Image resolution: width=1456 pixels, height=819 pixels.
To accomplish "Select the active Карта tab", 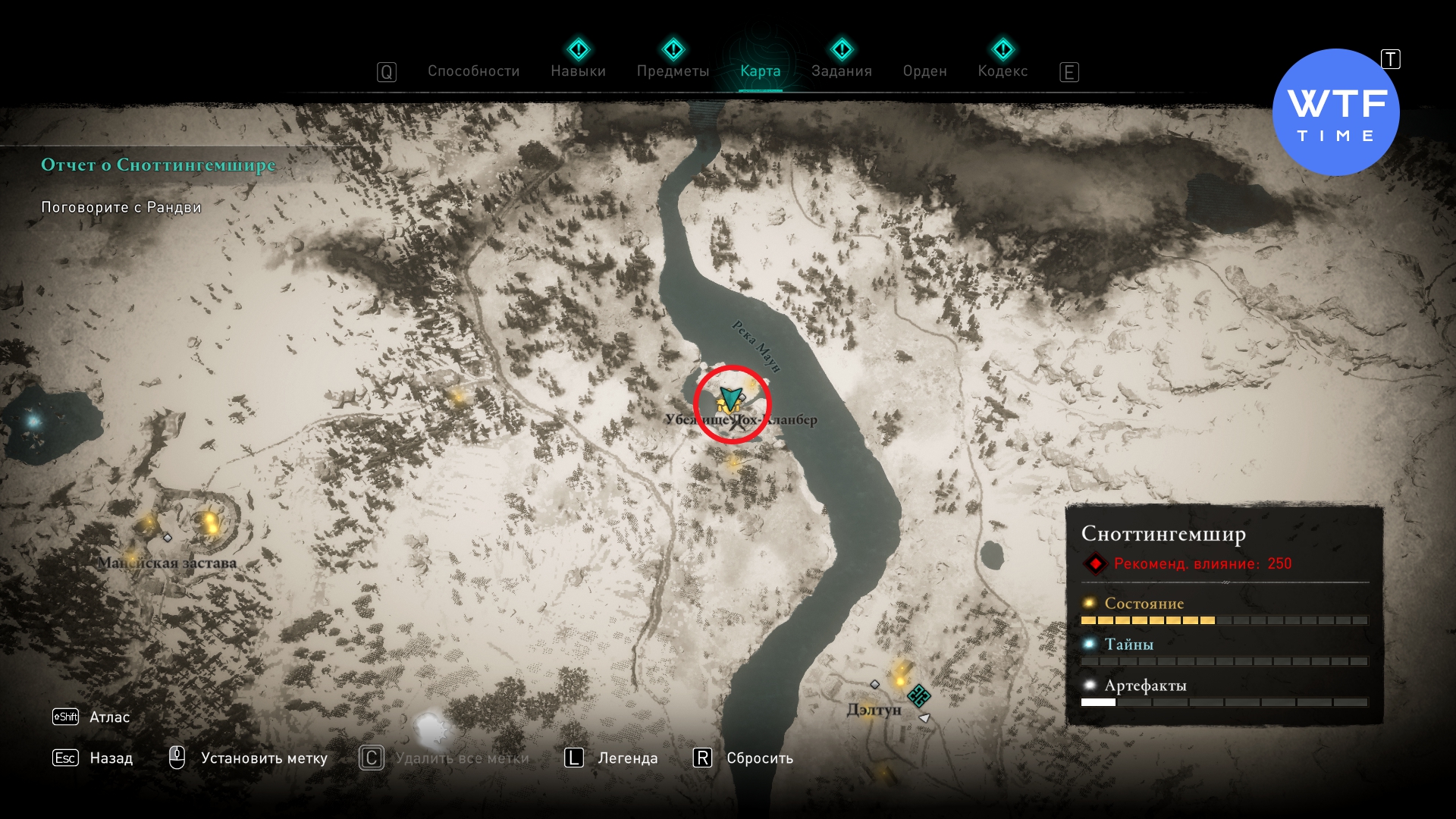I will pyautogui.click(x=760, y=71).
